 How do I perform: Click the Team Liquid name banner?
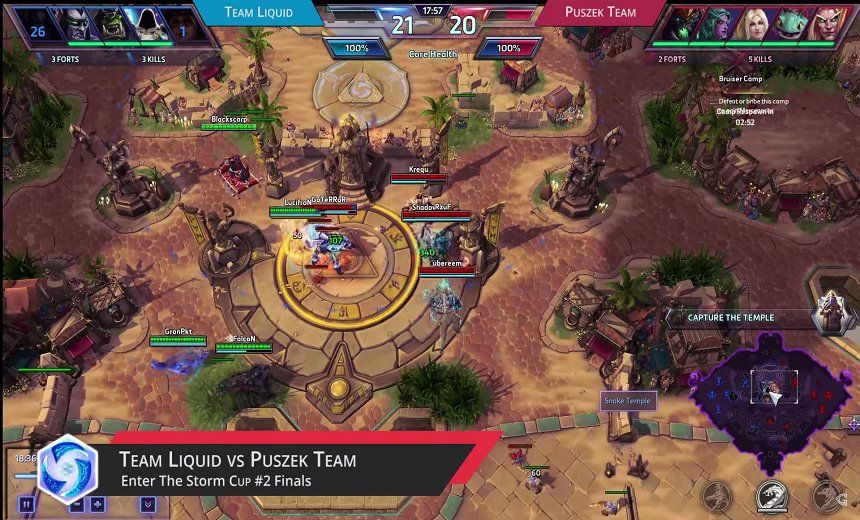click(259, 13)
